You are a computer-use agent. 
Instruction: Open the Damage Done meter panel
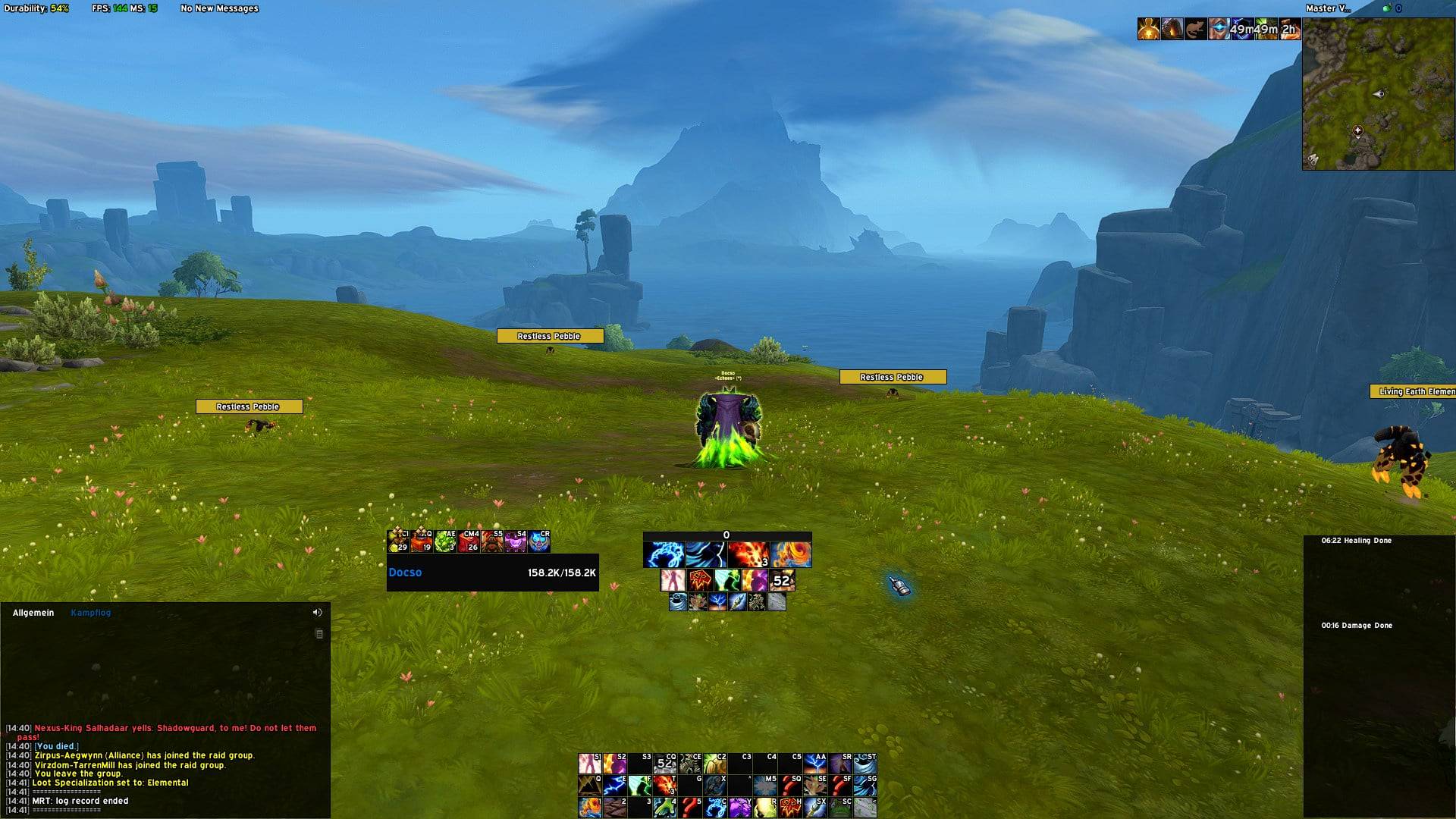click(x=1356, y=626)
